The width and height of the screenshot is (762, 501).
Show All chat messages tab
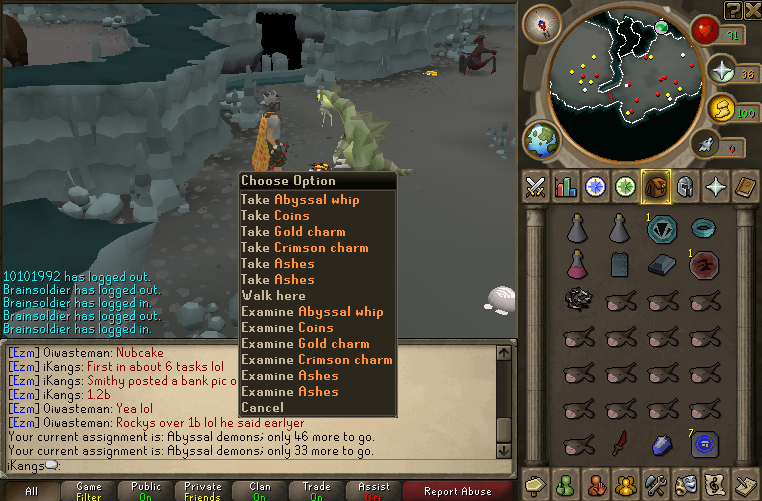click(x=32, y=491)
